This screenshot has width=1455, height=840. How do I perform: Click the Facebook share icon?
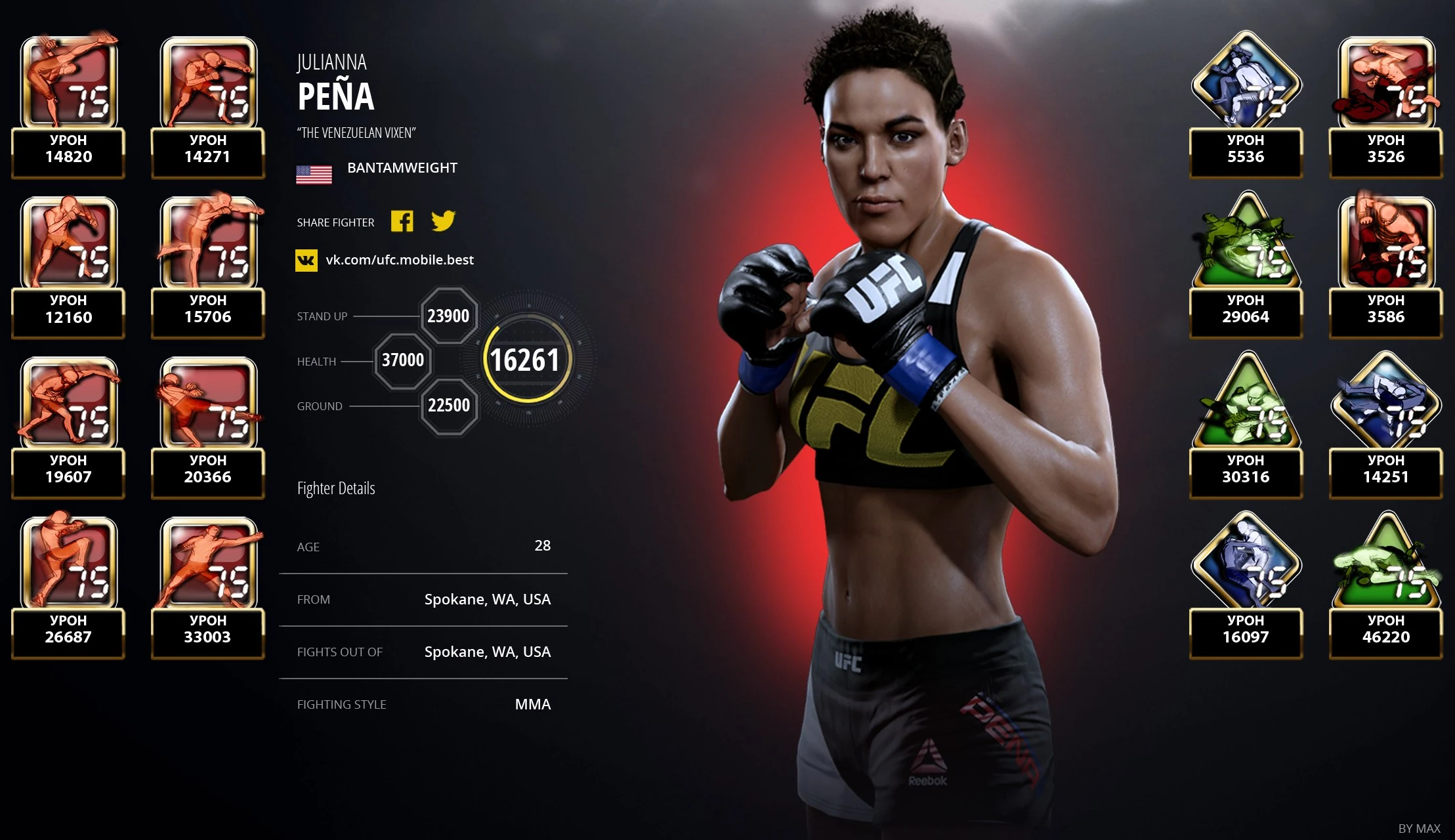402,222
